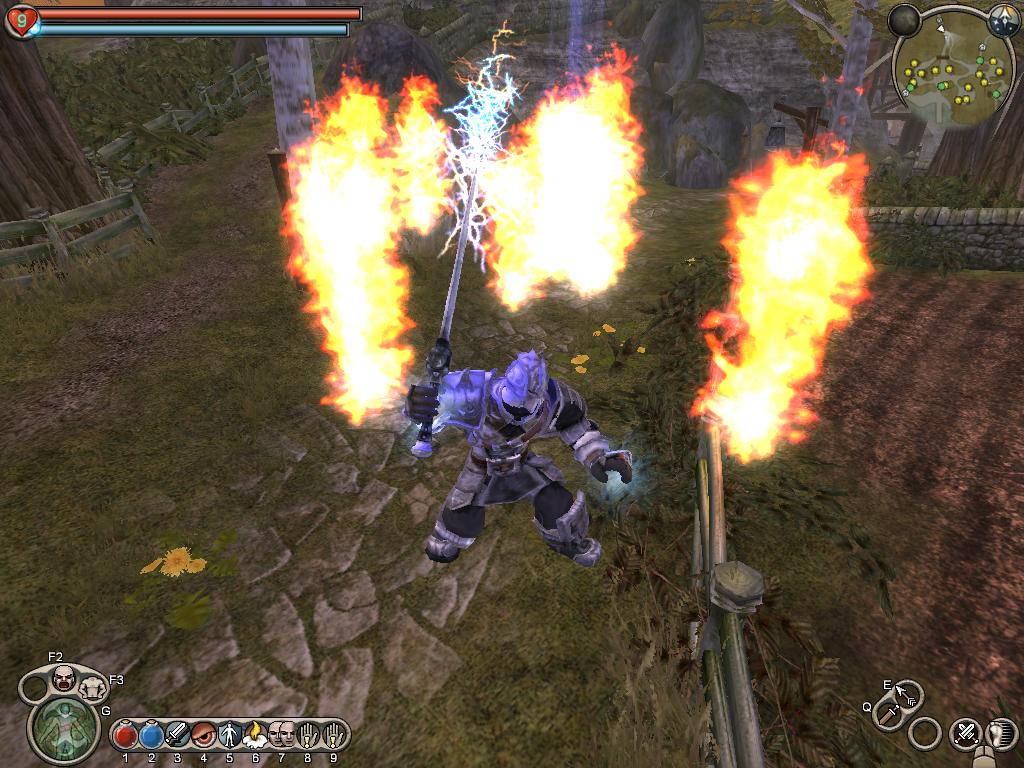
Task: Select the twin faces spell icon
Action: coord(281,736)
